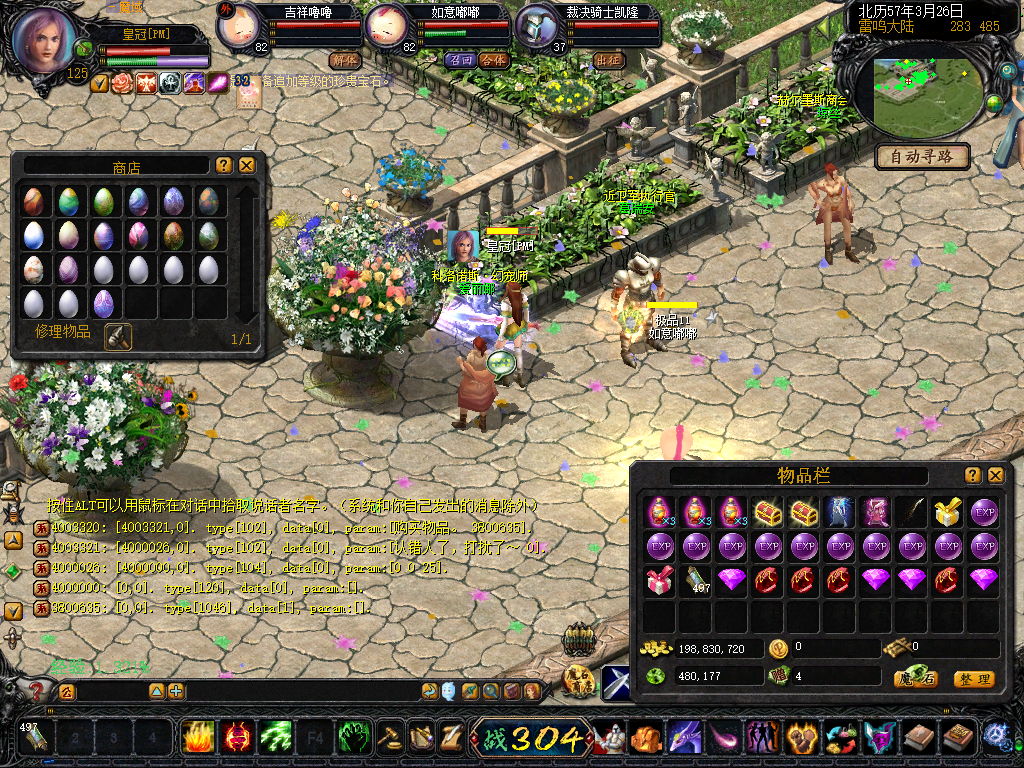
Task: Click the 整理 sort button in inventory
Action: pos(973,679)
